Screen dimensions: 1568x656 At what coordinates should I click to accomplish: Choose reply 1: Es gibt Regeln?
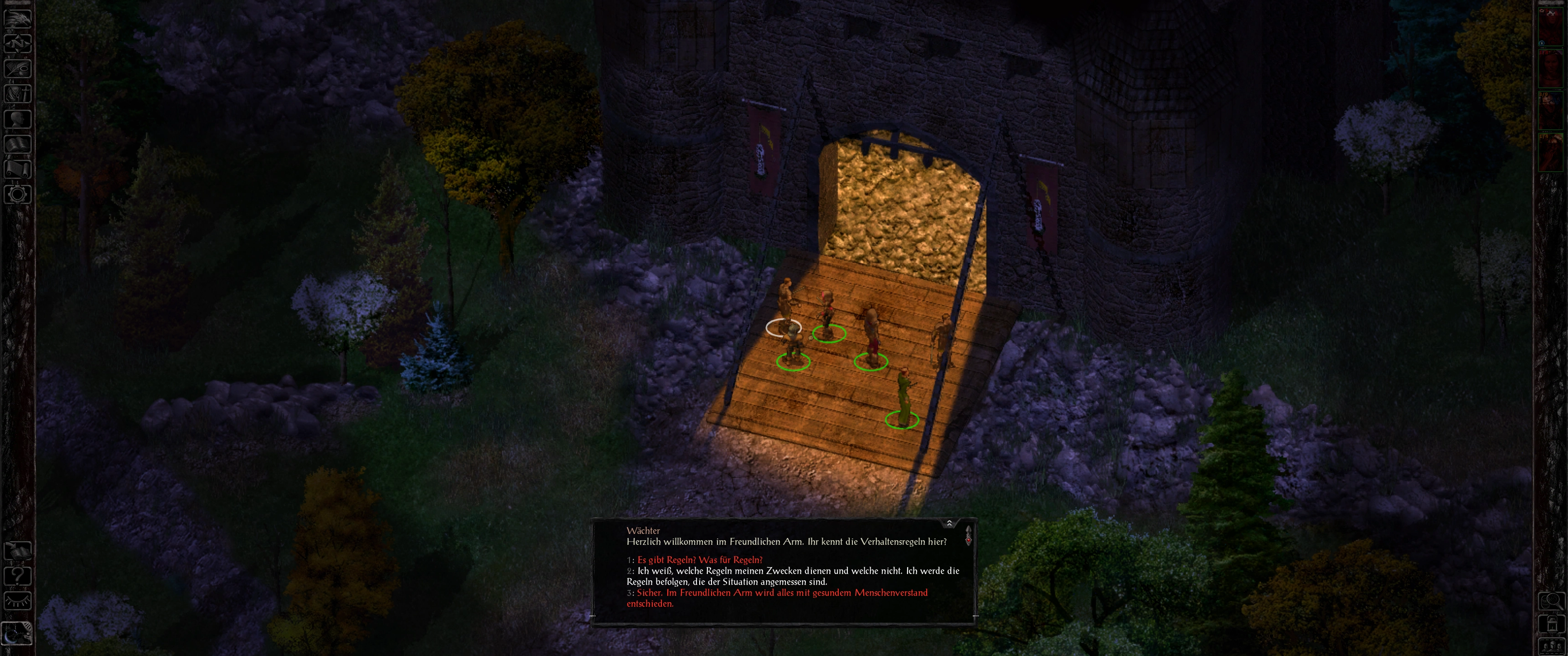(x=699, y=560)
